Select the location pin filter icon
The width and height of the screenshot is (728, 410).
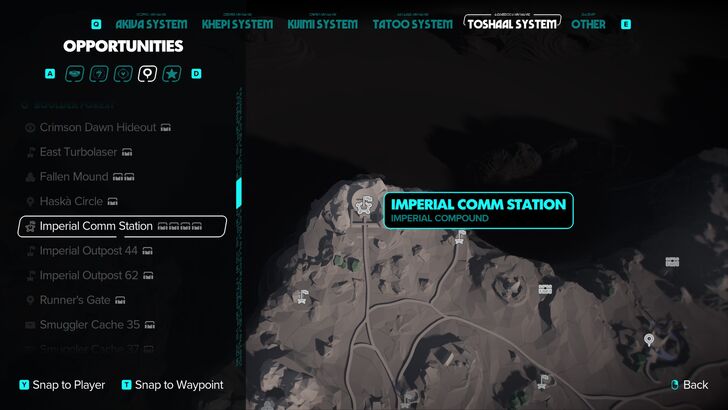148,73
